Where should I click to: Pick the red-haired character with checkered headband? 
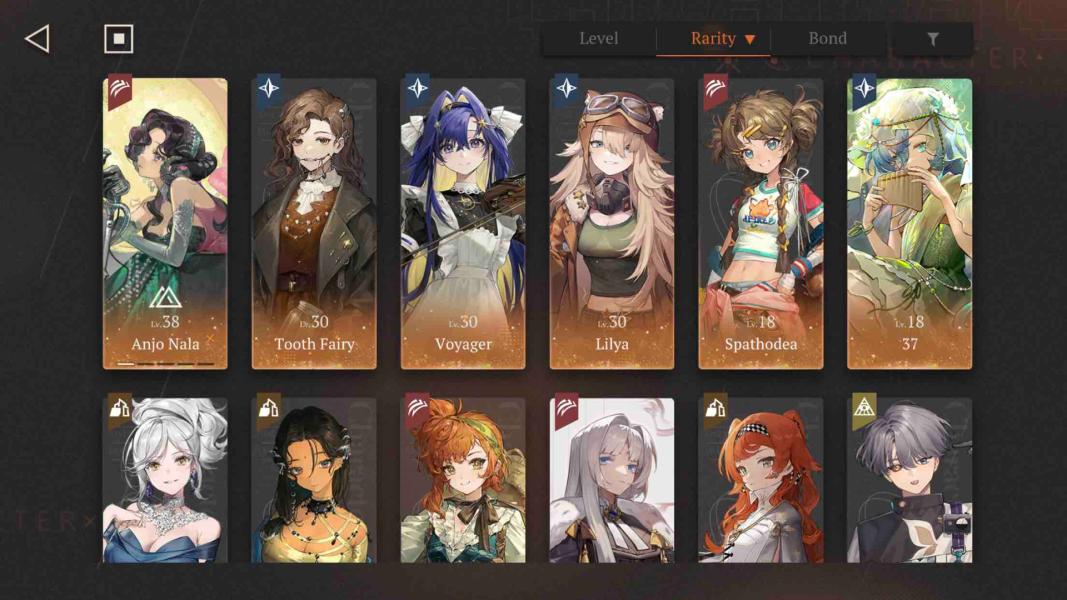pyautogui.click(x=761, y=480)
